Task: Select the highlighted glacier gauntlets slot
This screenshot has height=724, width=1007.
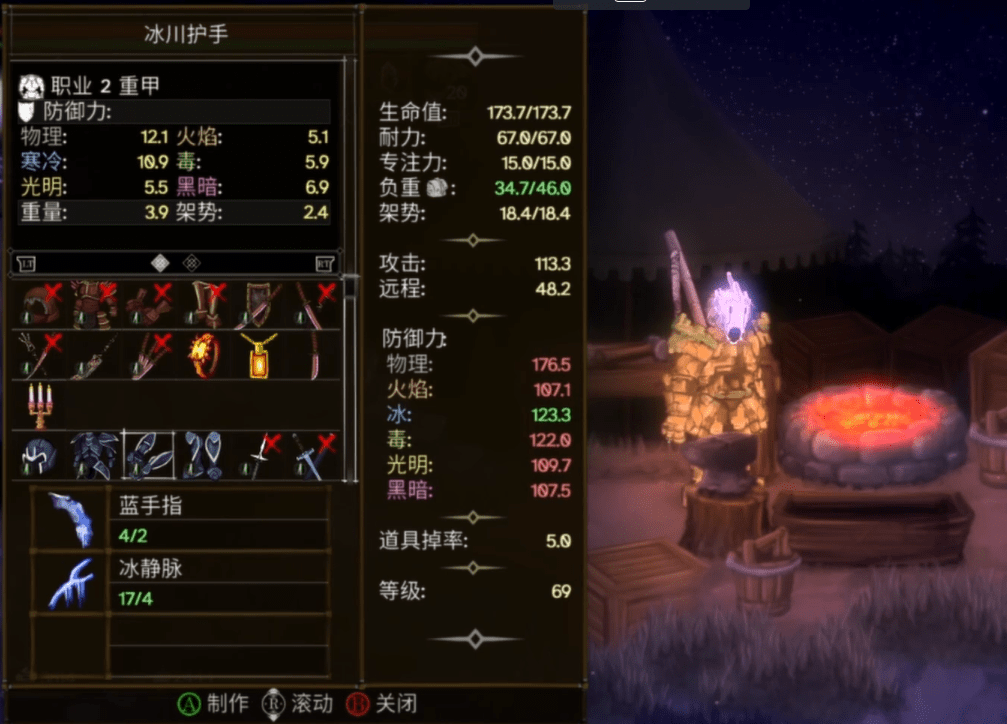Action: click(147, 456)
